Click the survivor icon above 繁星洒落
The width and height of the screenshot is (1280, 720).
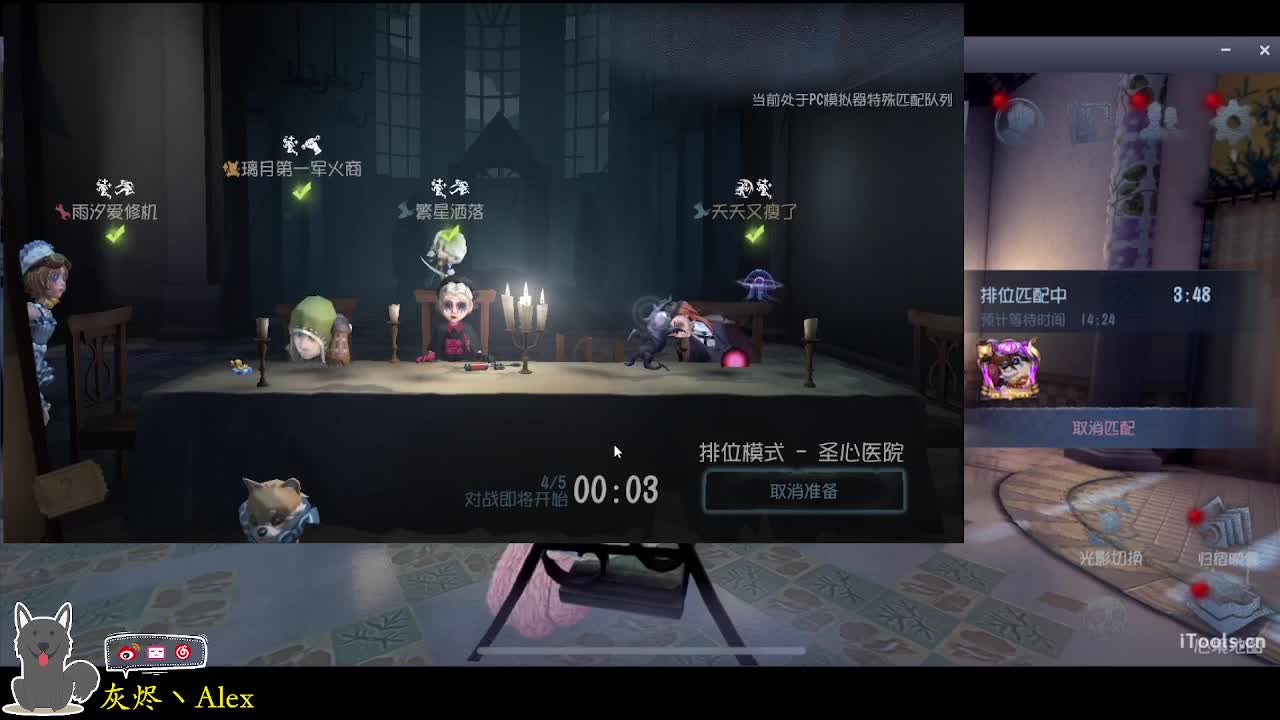coord(450,187)
